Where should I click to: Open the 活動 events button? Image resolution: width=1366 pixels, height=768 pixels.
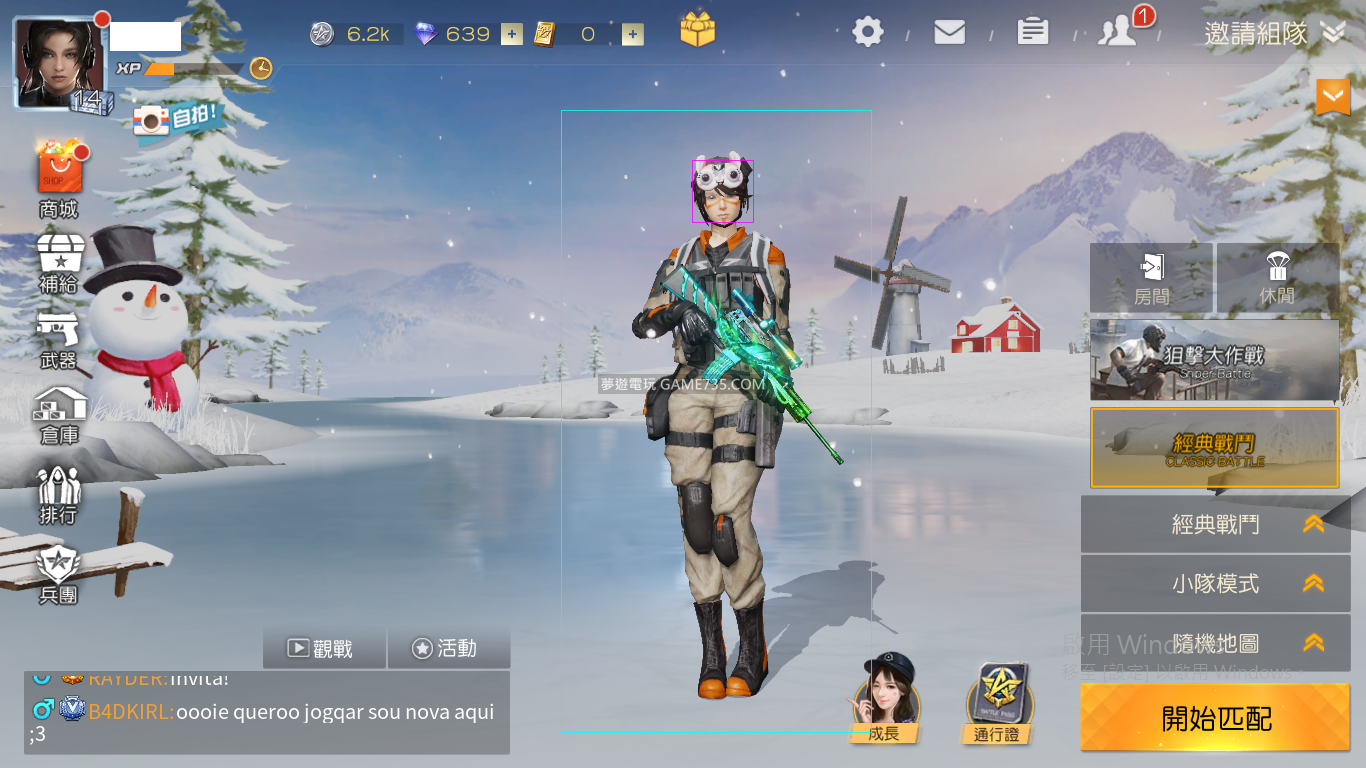click(448, 648)
